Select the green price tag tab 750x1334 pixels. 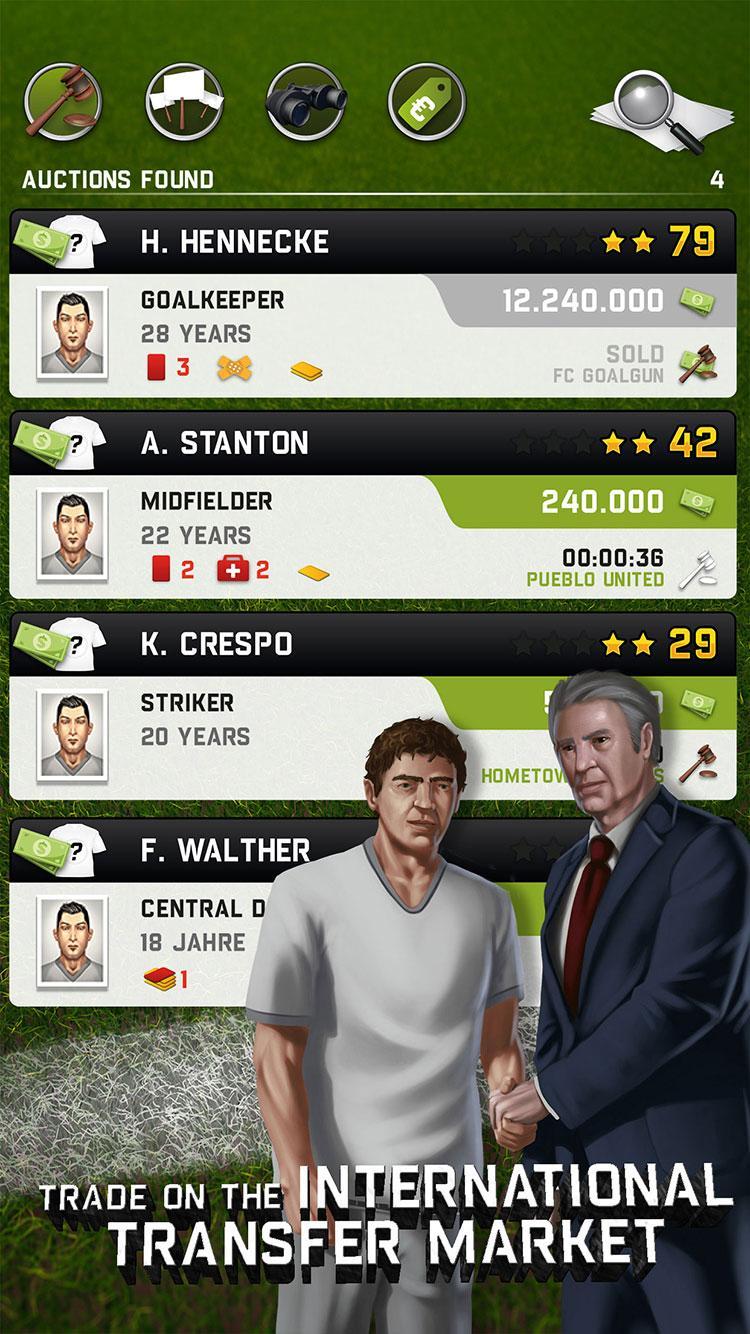pyautogui.click(x=427, y=101)
